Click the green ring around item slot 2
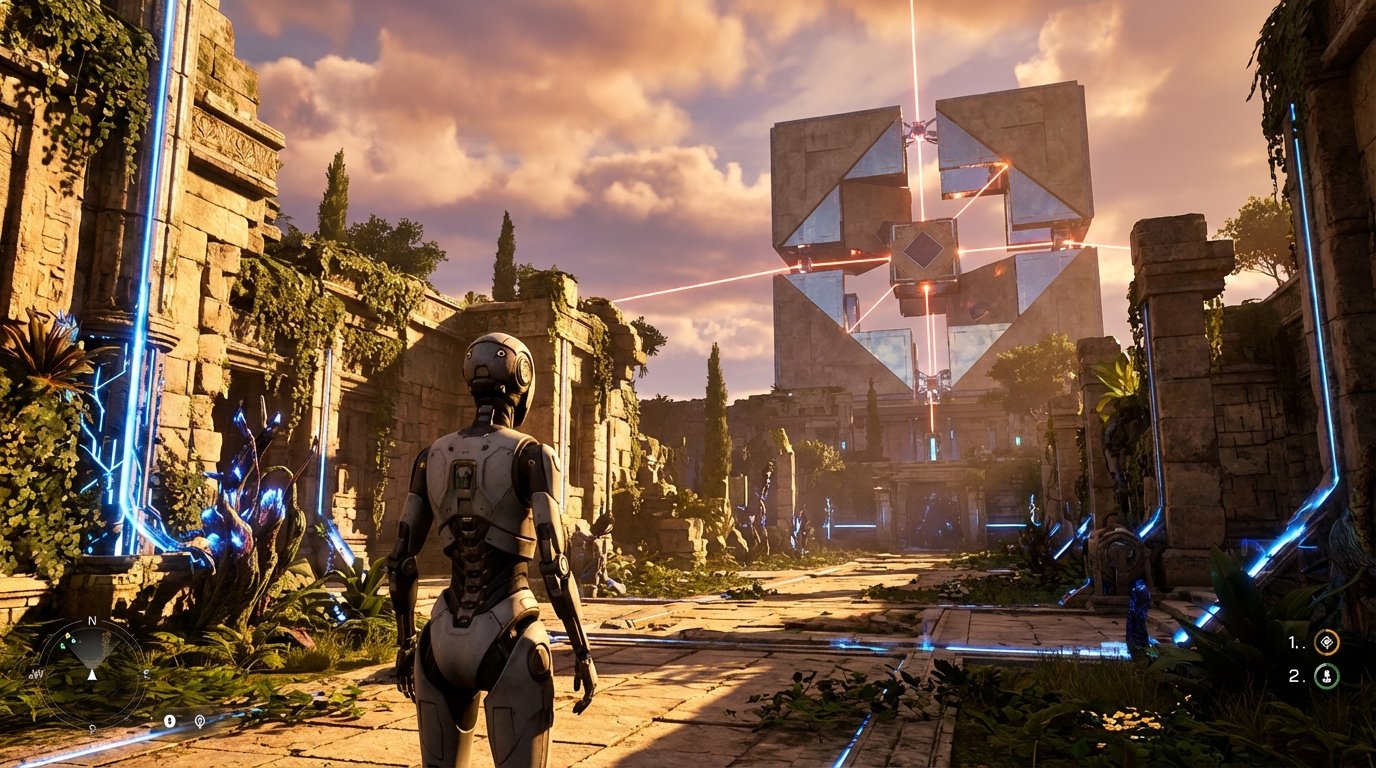1376x768 pixels. 1316,674
